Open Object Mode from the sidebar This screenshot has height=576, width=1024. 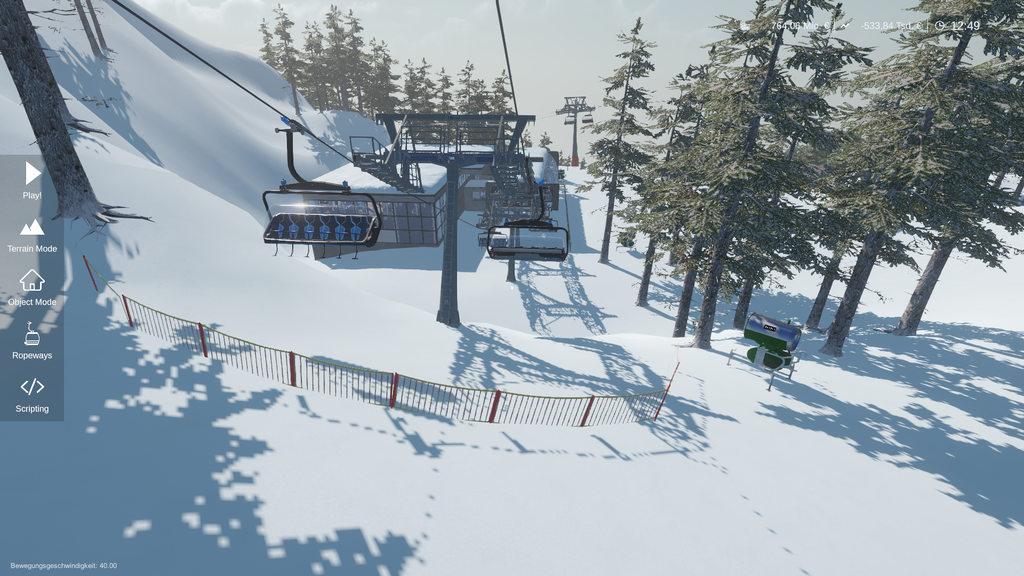32,285
